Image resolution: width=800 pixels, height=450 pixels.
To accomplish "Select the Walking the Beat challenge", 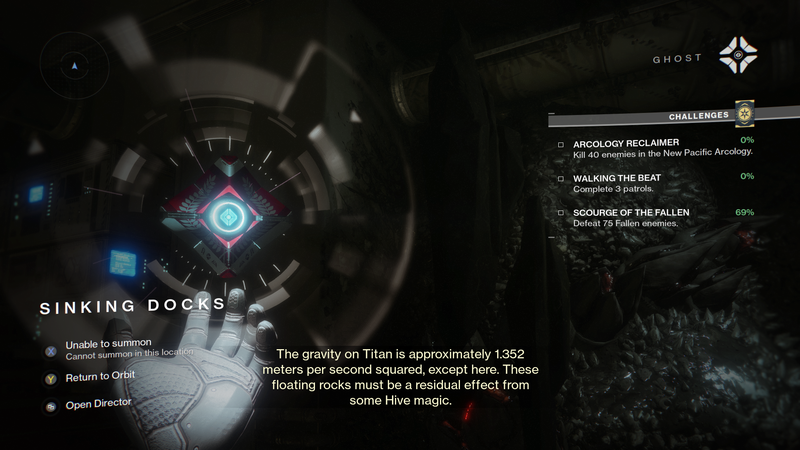I will tap(617, 178).
